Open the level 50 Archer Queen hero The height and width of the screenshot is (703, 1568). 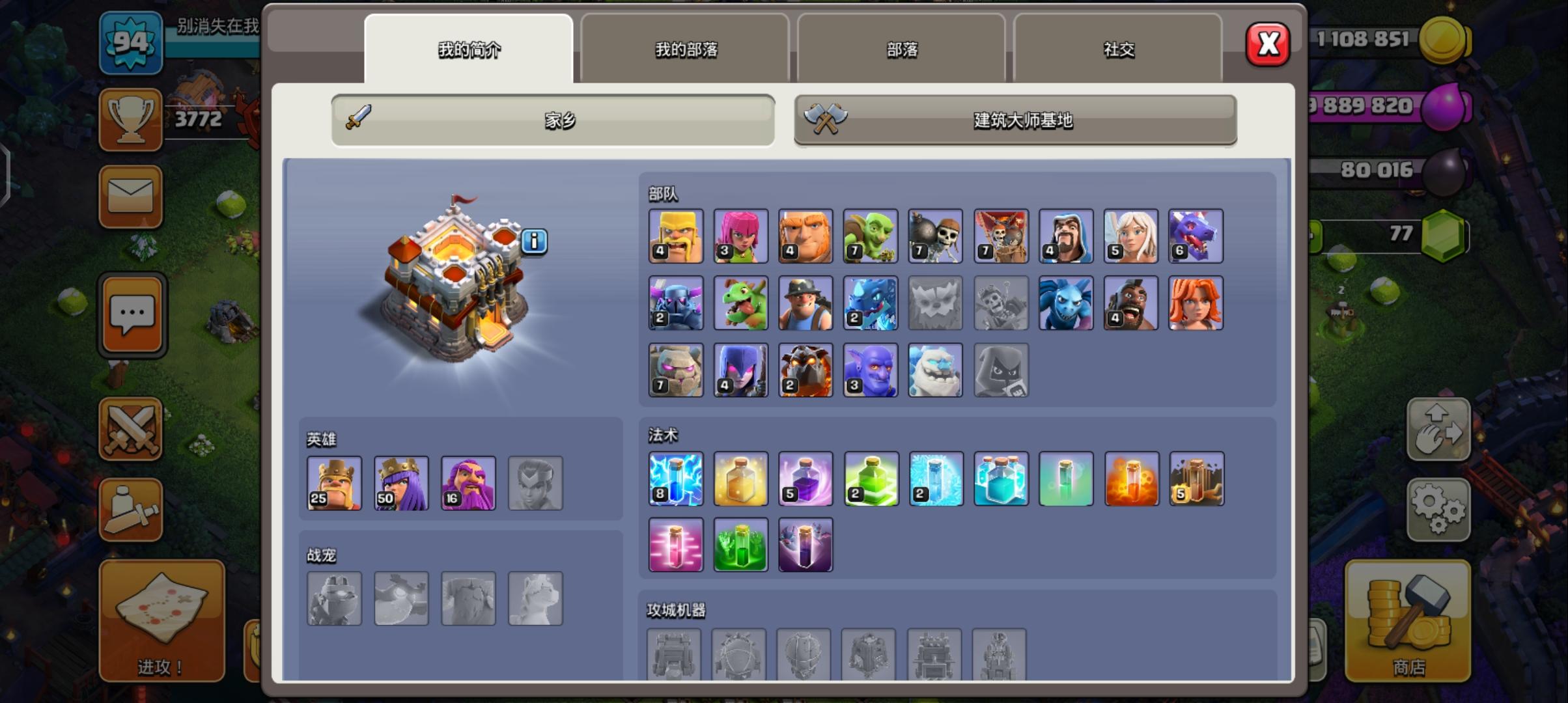(401, 482)
